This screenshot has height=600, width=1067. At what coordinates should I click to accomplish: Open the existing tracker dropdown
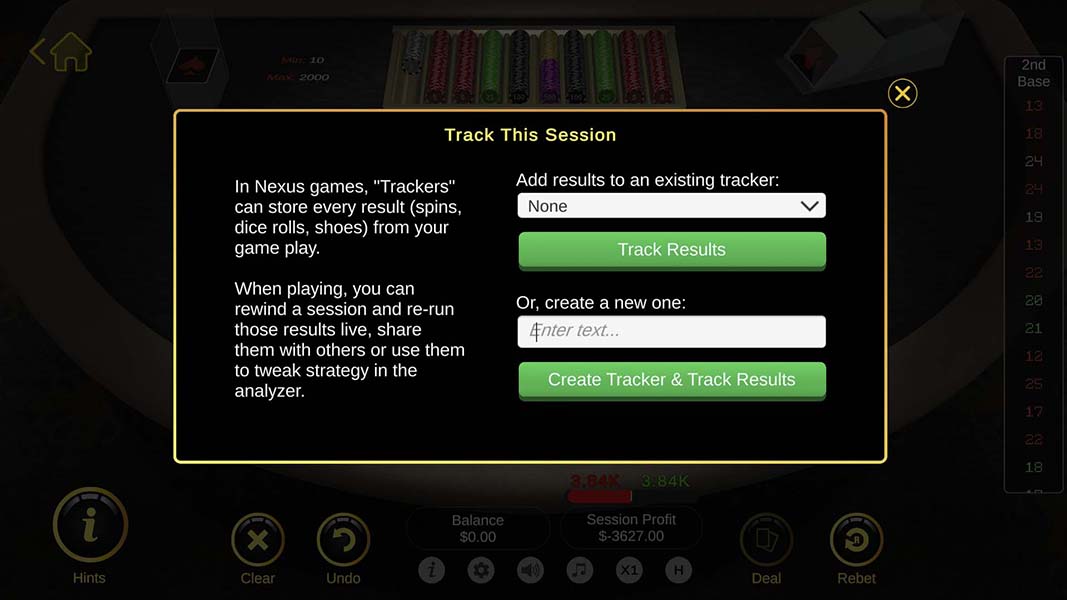coord(671,206)
